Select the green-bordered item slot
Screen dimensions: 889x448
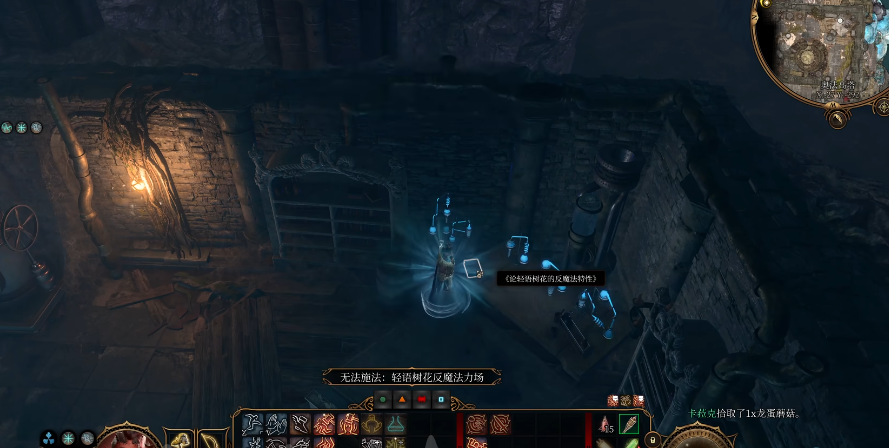click(628, 424)
